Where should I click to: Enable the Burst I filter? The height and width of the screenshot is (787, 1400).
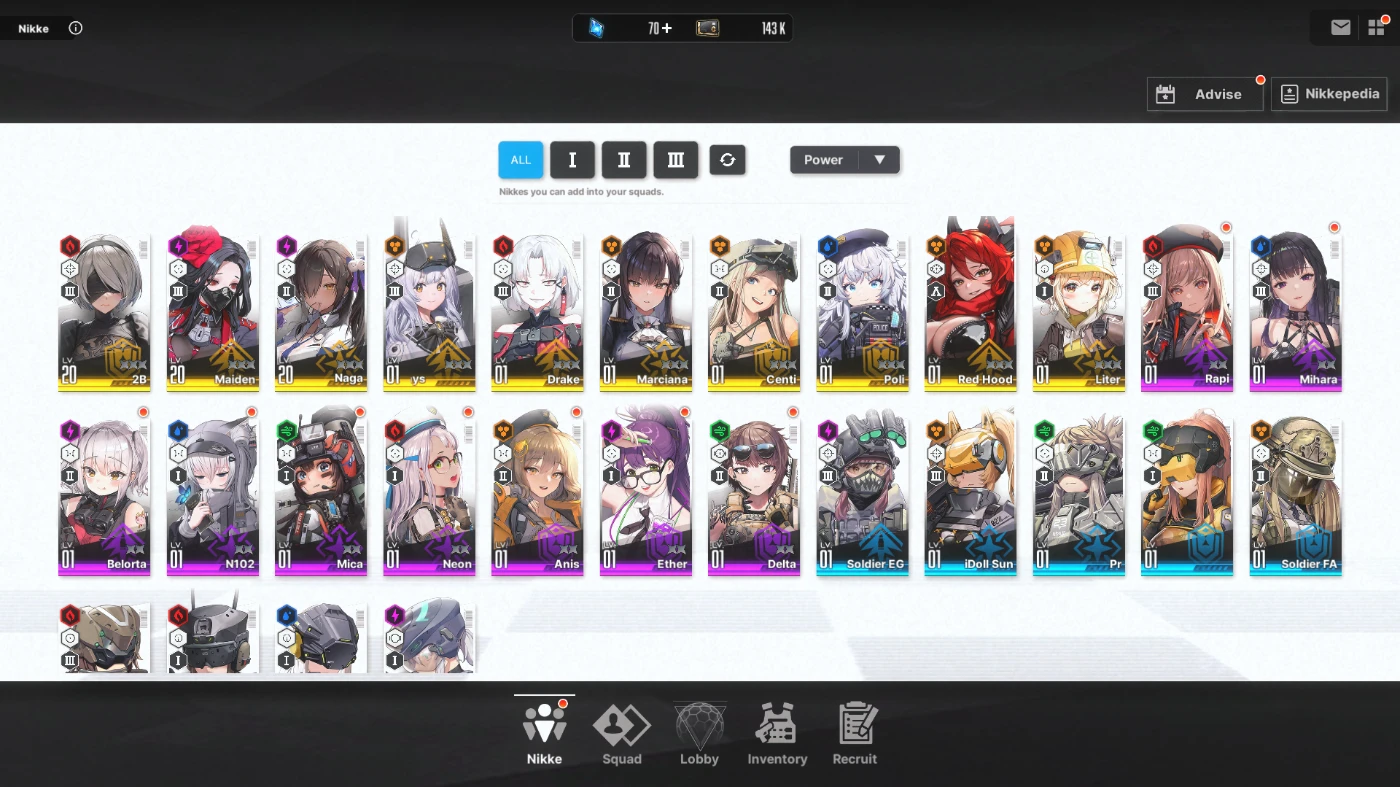coord(572,159)
